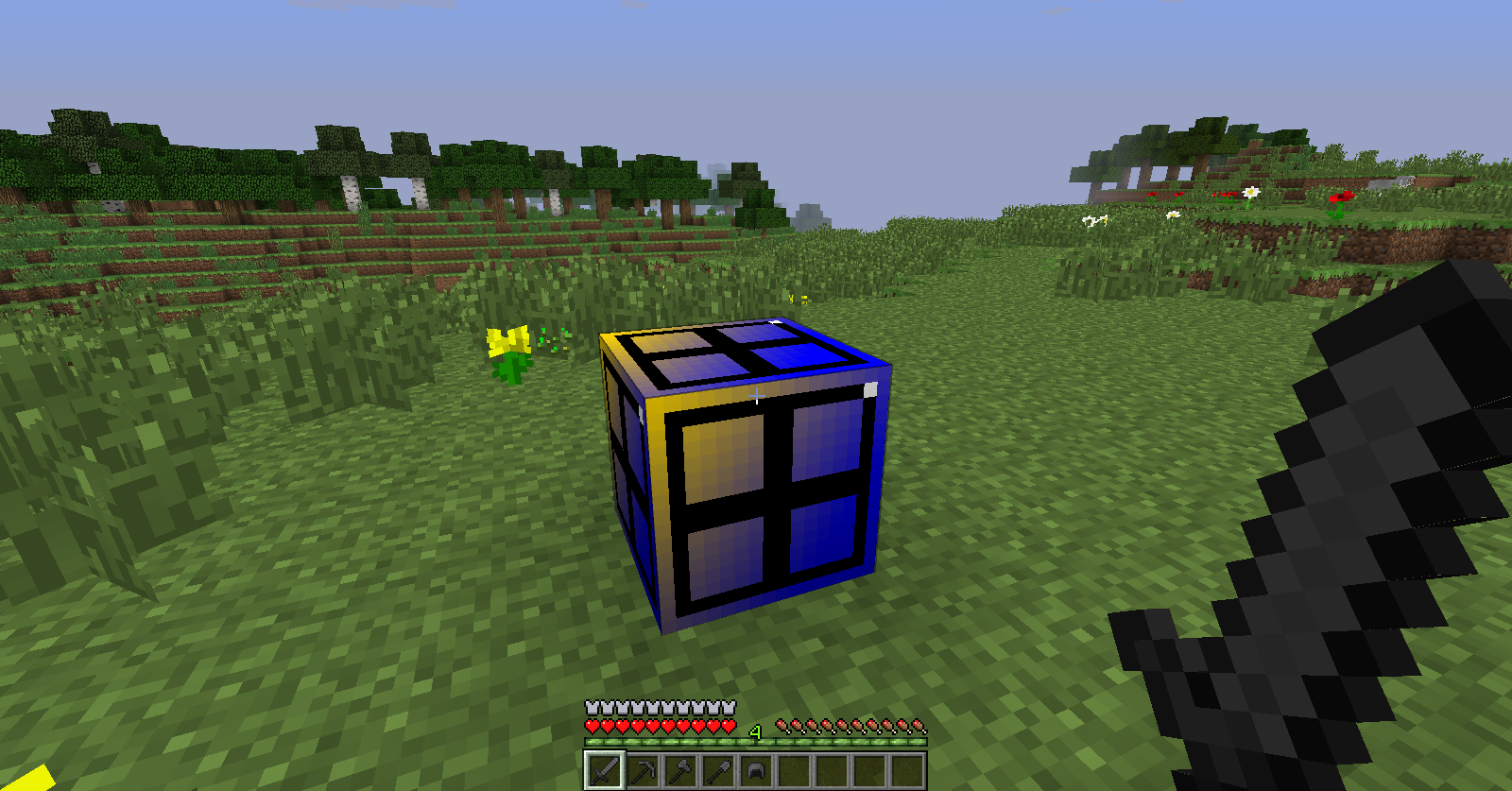This screenshot has width=1512, height=791.
Task: Click the first drumstick in the hunger bar
Action: pyautogui.click(x=781, y=726)
